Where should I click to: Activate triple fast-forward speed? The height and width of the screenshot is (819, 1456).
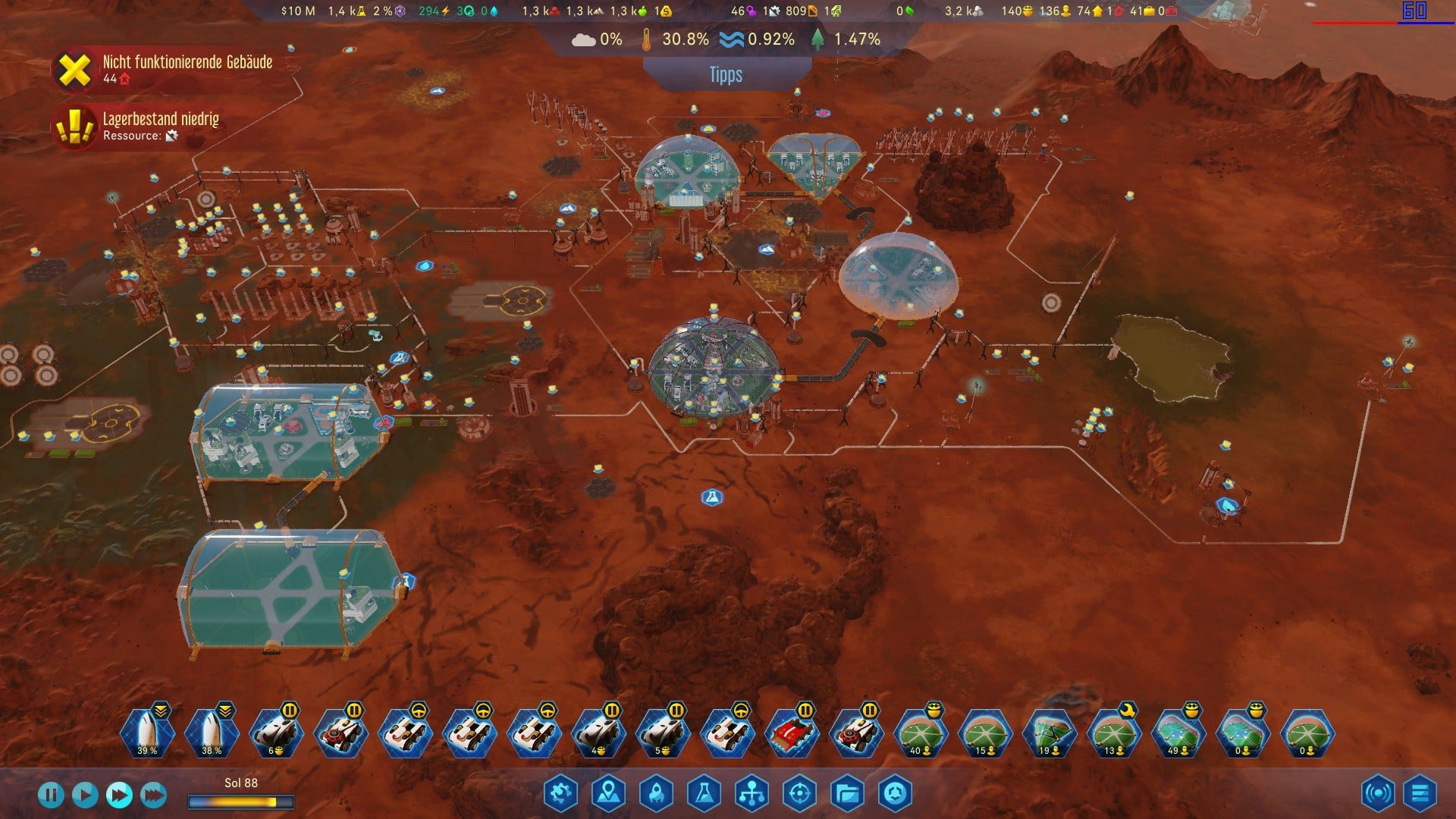(153, 795)
